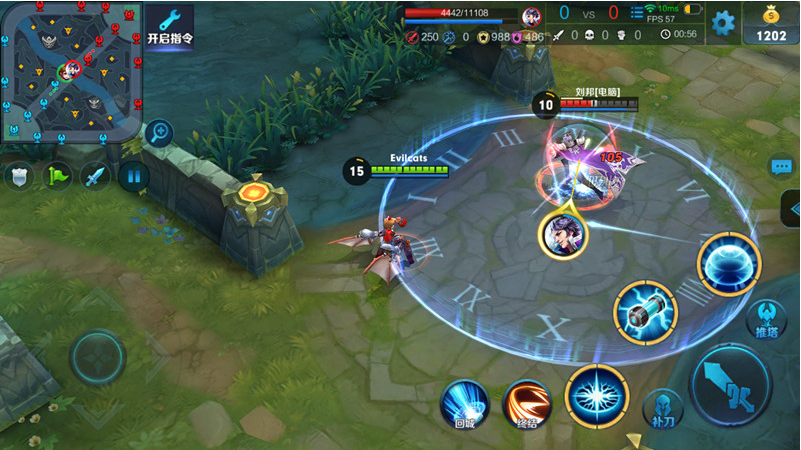This screenshot has width=801, height=450.
Task: Send the green flag gather signal
Action: pyautogui.click(x=56, y=177)
